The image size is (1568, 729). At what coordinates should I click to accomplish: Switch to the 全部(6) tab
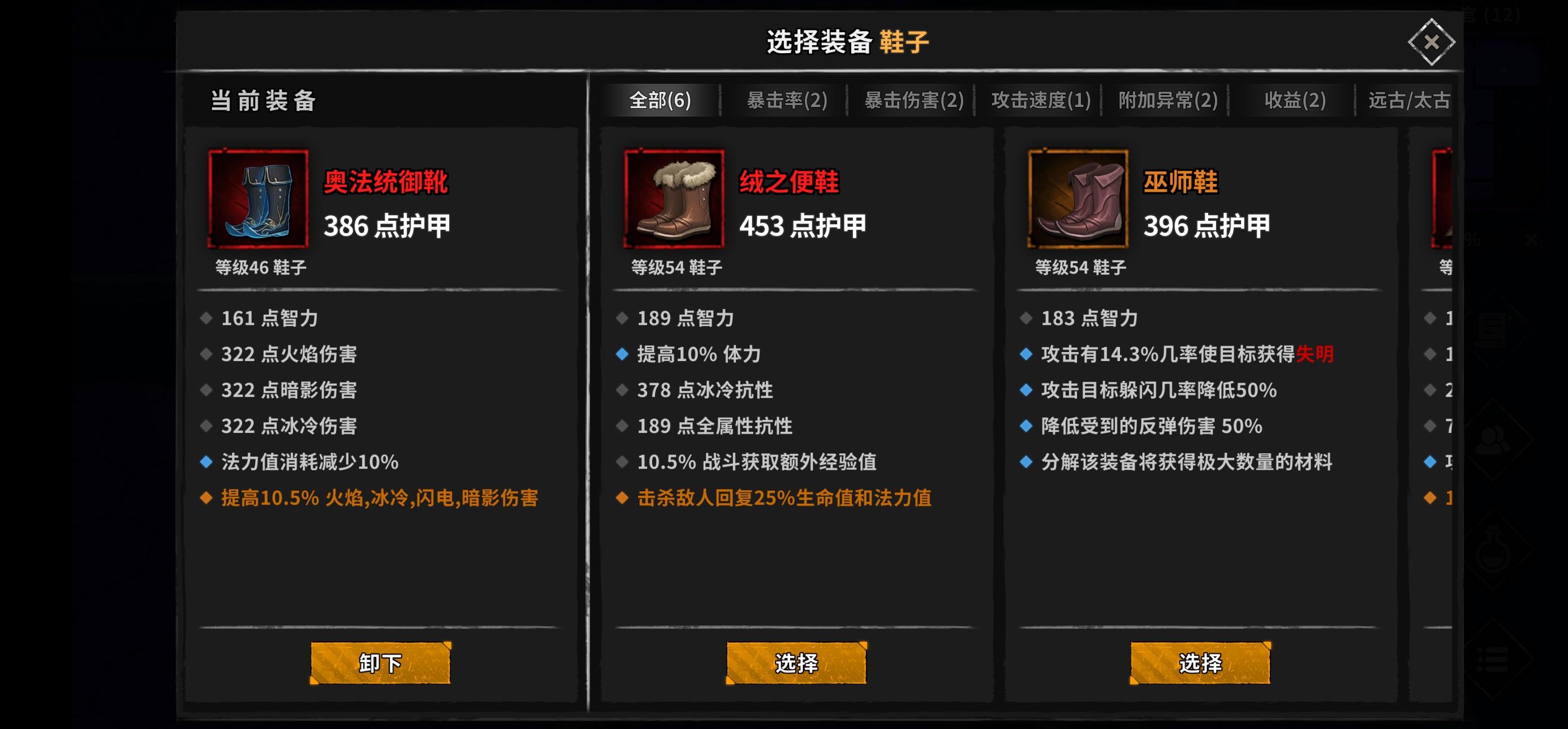tap(658, 101)
